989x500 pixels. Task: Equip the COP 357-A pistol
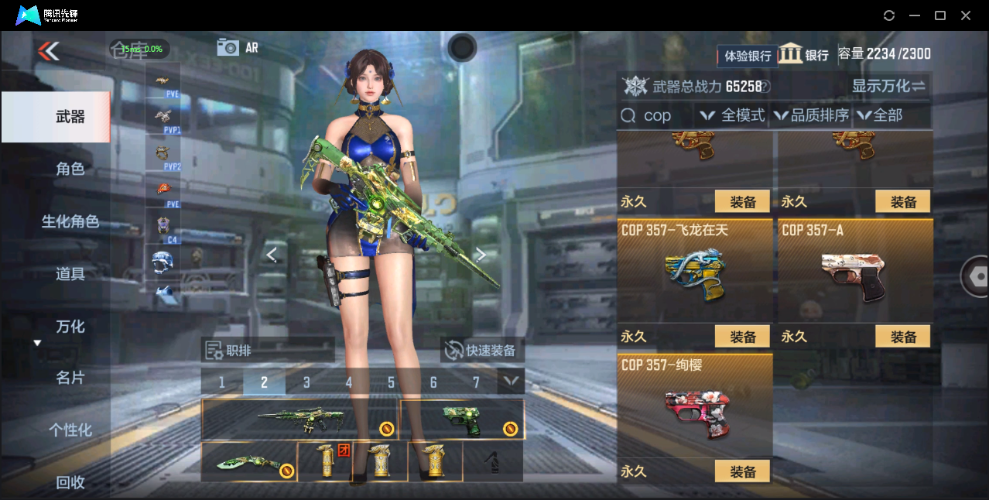[902, 337]
